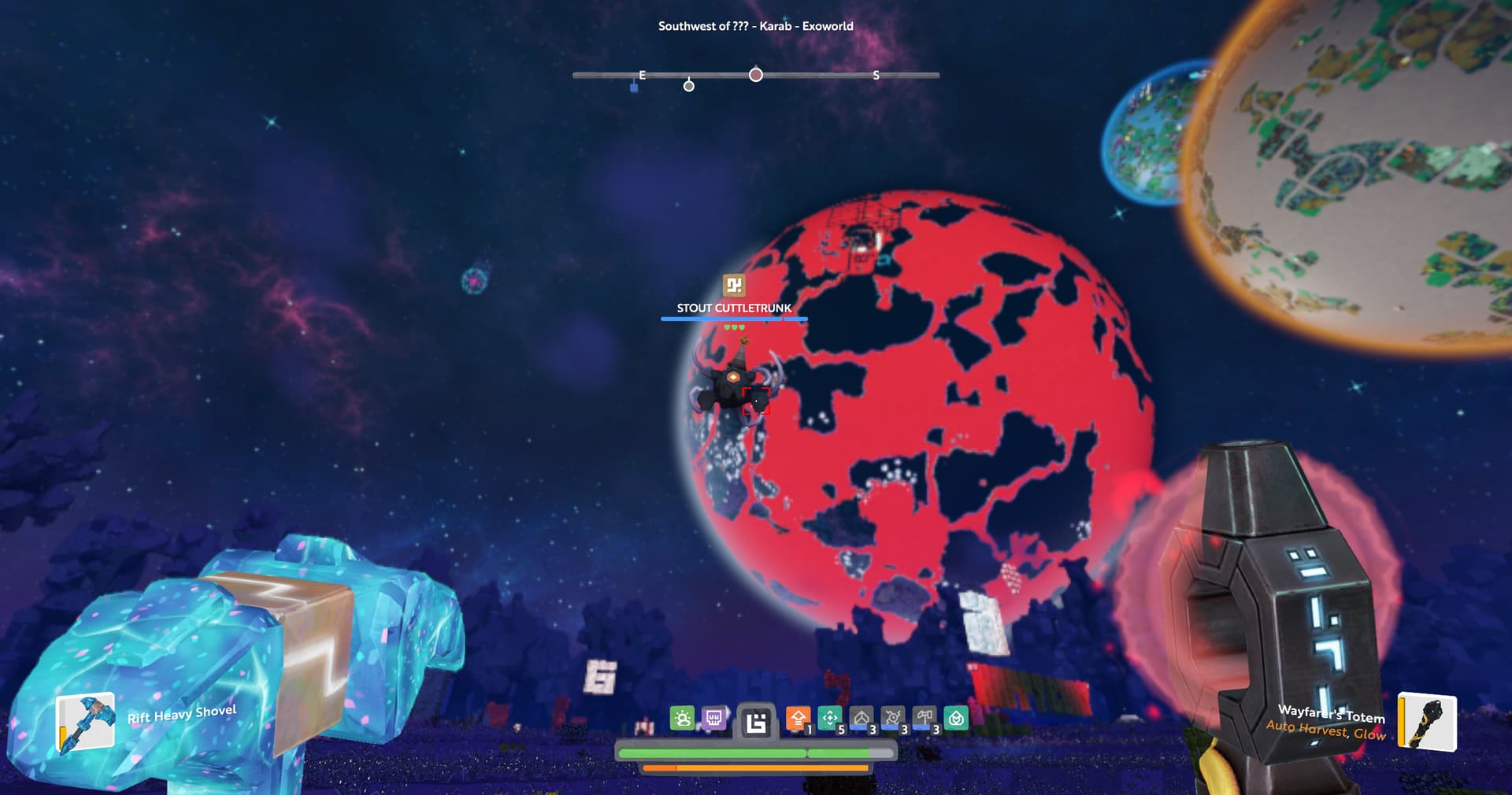Click the teal leaf-drop buff icon
The width and height of the screenshot is (1512, 795).
point(955,719)
